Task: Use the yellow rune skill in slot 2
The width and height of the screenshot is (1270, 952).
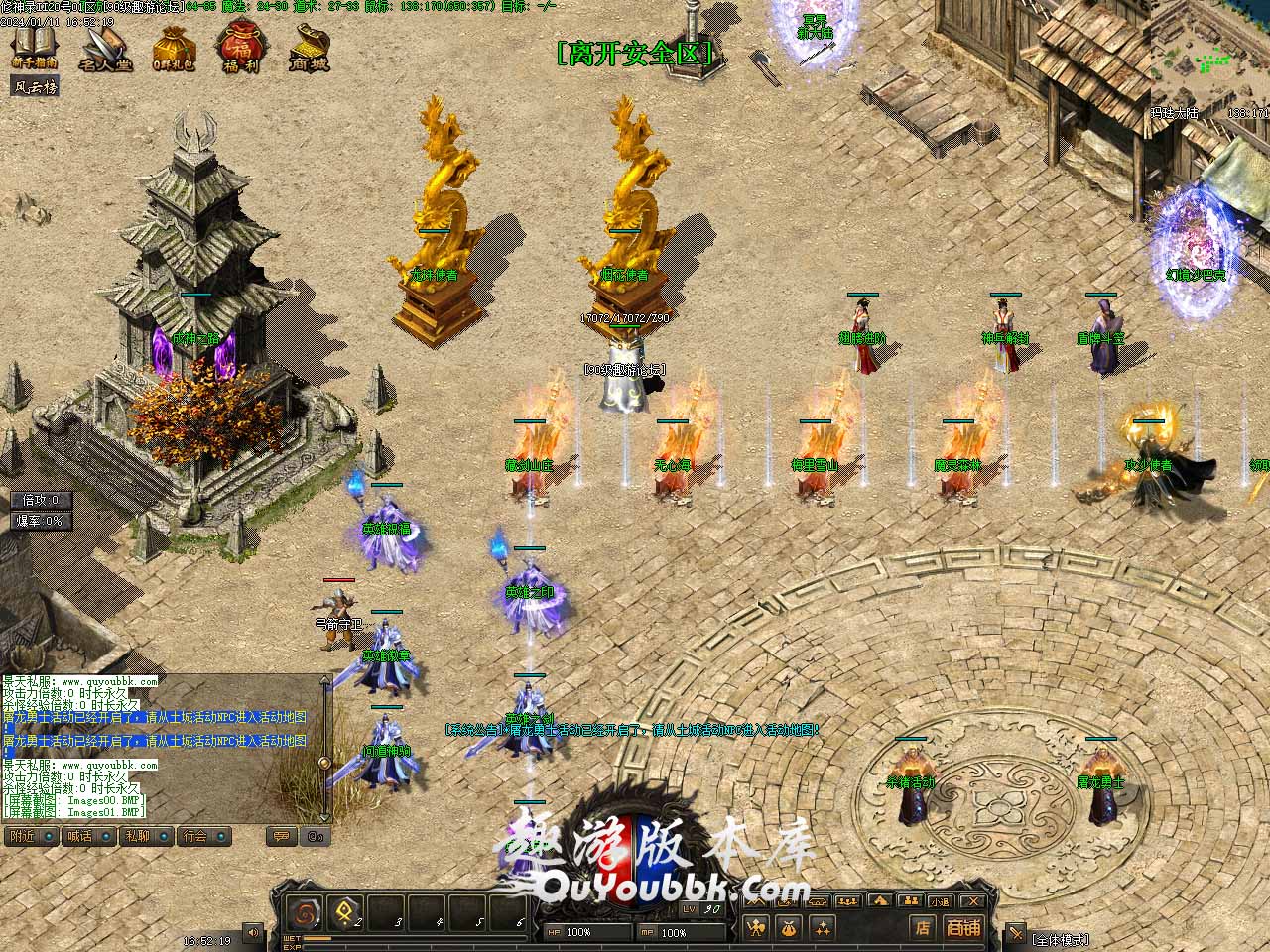Action: (346, 912)
